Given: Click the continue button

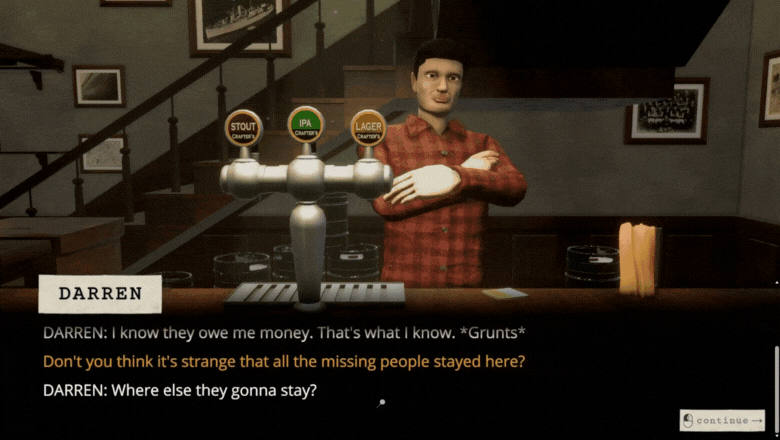Looking at the screenshot, I should [x=722, y=420].
